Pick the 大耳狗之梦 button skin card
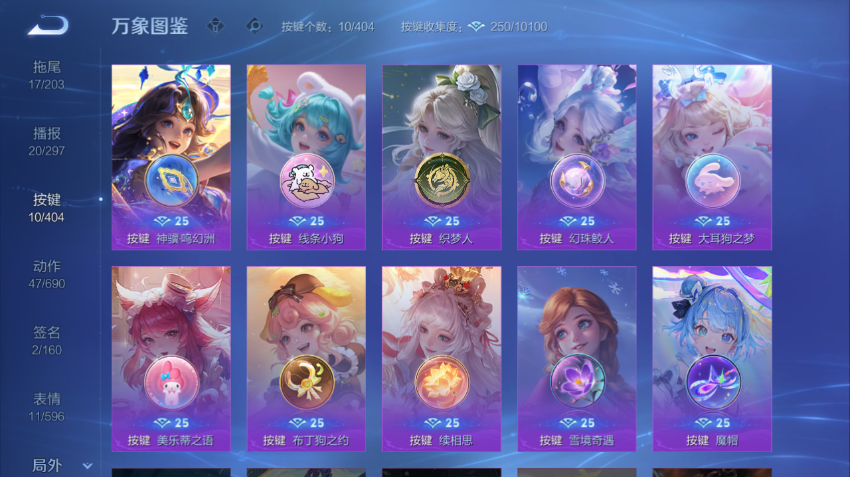Viewport: 850px width, 477px height. (711, 157)
